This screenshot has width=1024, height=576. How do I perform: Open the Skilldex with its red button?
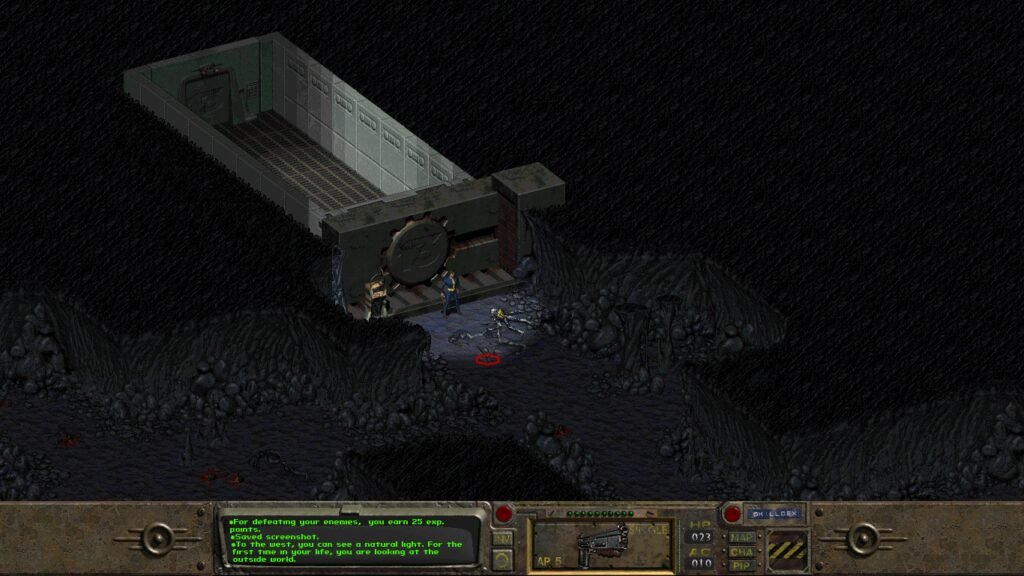(733, 514)
